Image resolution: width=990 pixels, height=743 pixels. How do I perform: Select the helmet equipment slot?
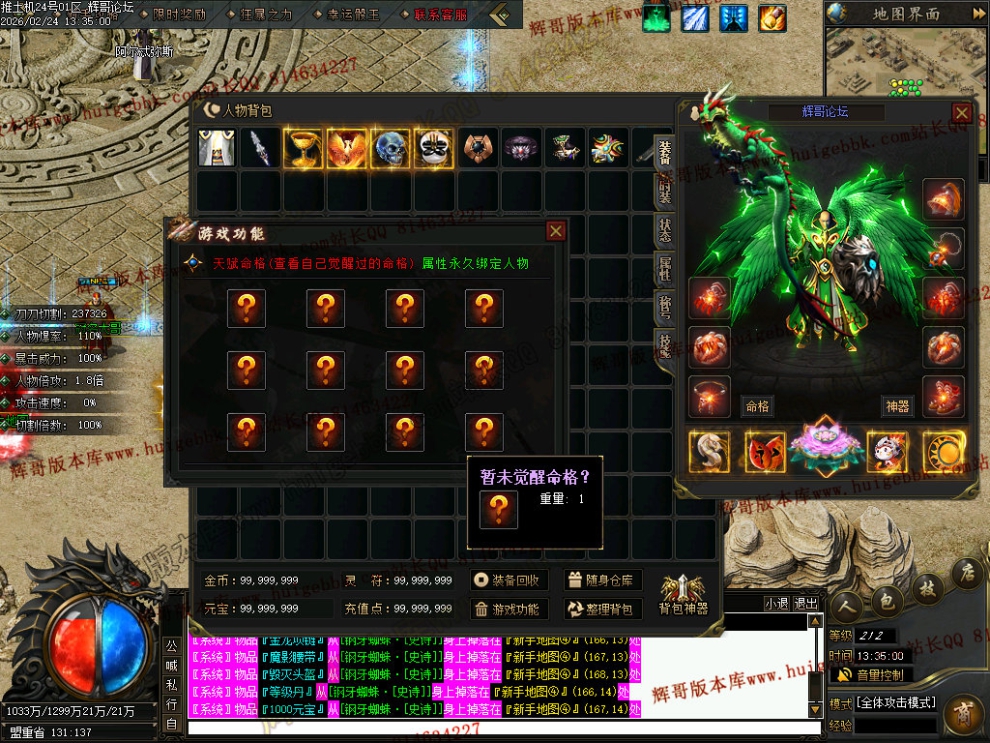943,199
